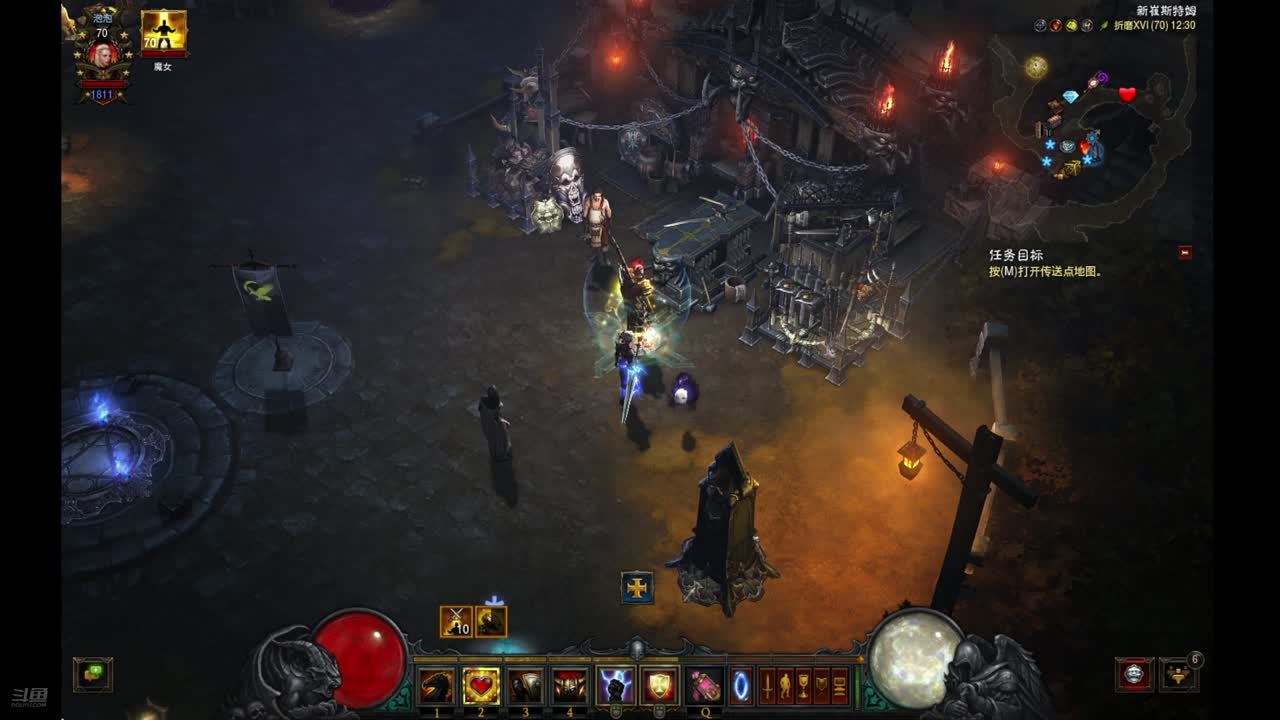Trigger the lightning fist skill
Screen dimensions: 1280x720
click(615, 686)
